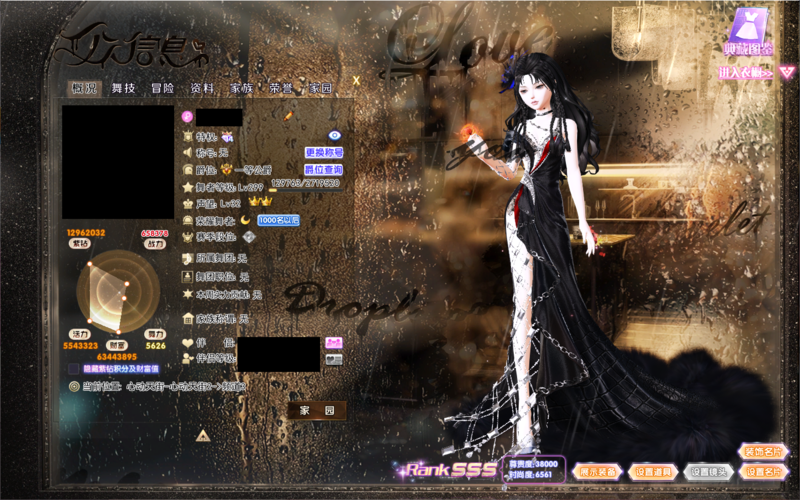
Task: Enter the wardrobe via 进入衣橱
Action: click(x=746, y=73)
